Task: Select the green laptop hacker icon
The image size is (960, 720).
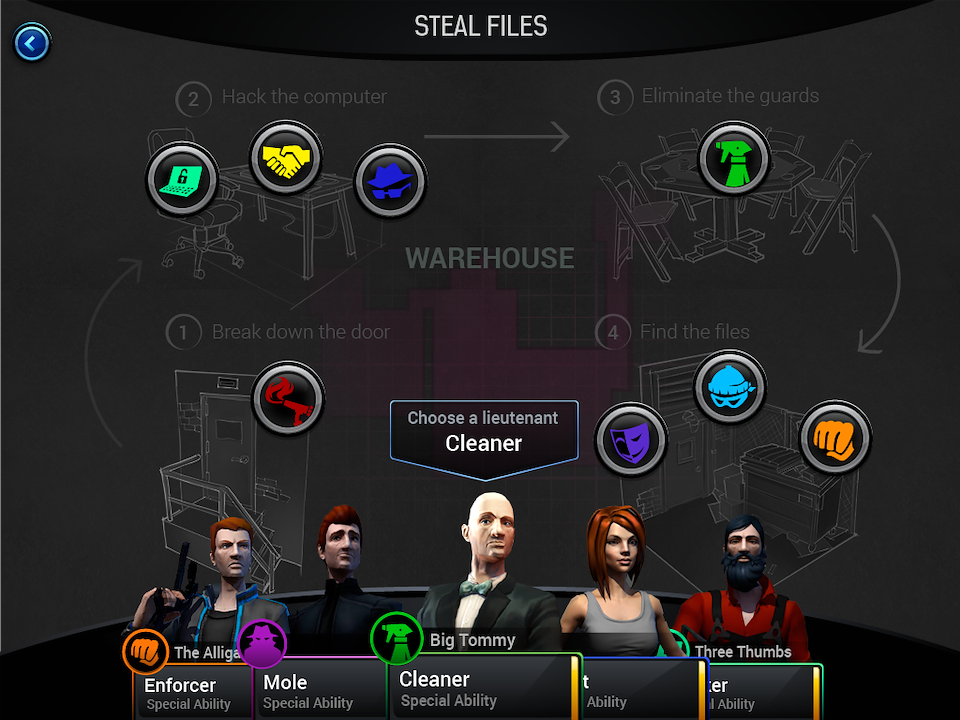Action: (x=182, y=179)
